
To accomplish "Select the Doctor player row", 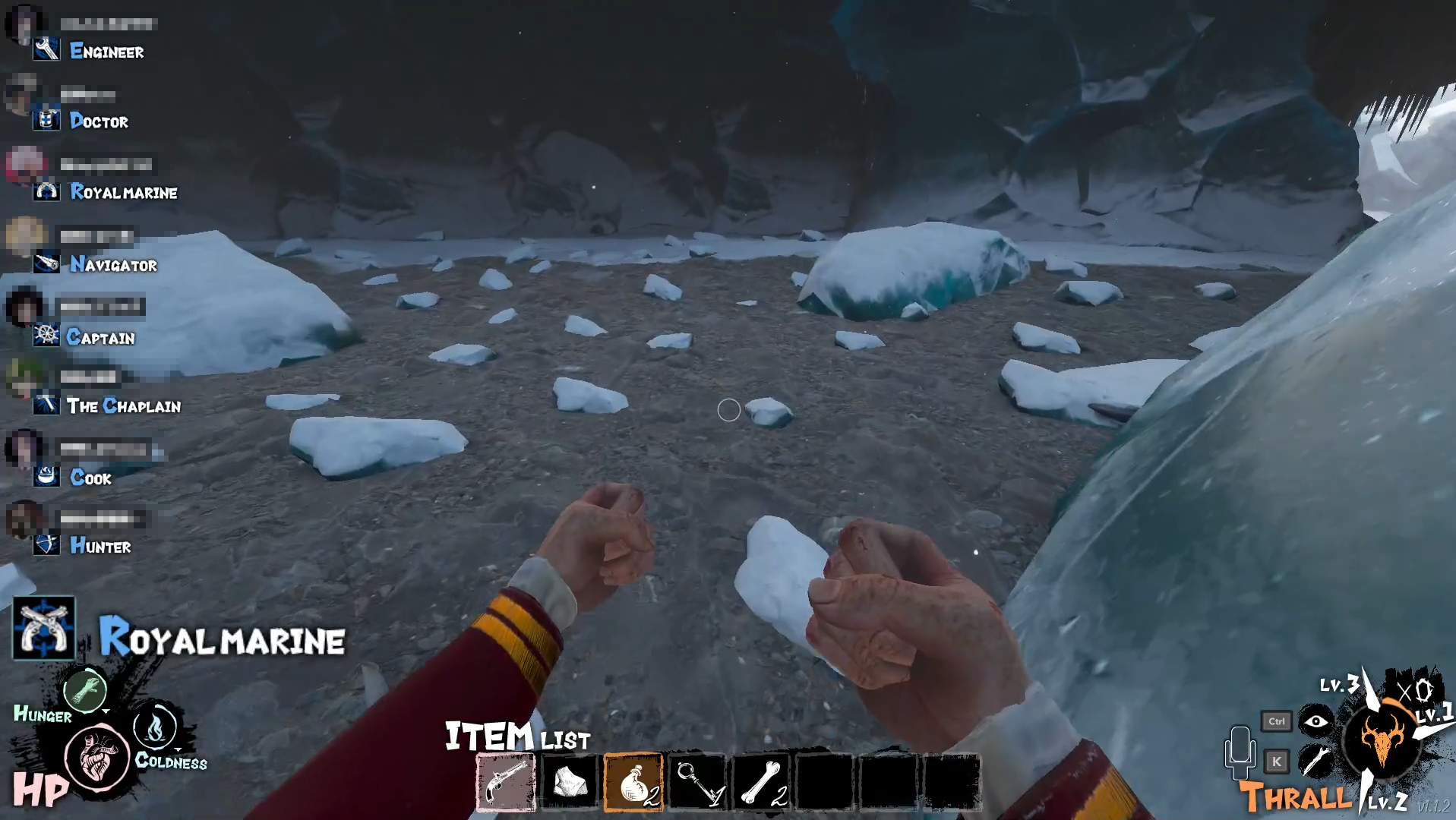I will [98, 121].
